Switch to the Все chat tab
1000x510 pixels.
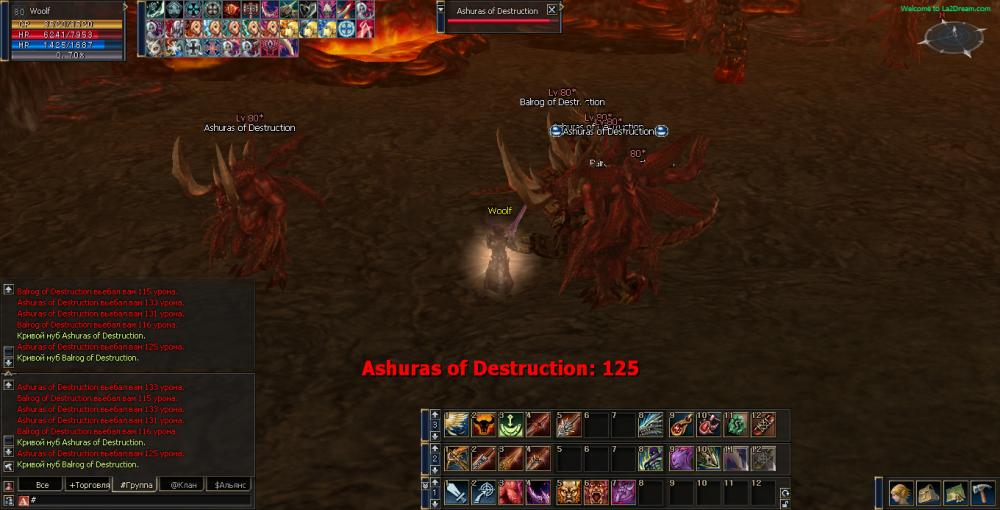41,485
